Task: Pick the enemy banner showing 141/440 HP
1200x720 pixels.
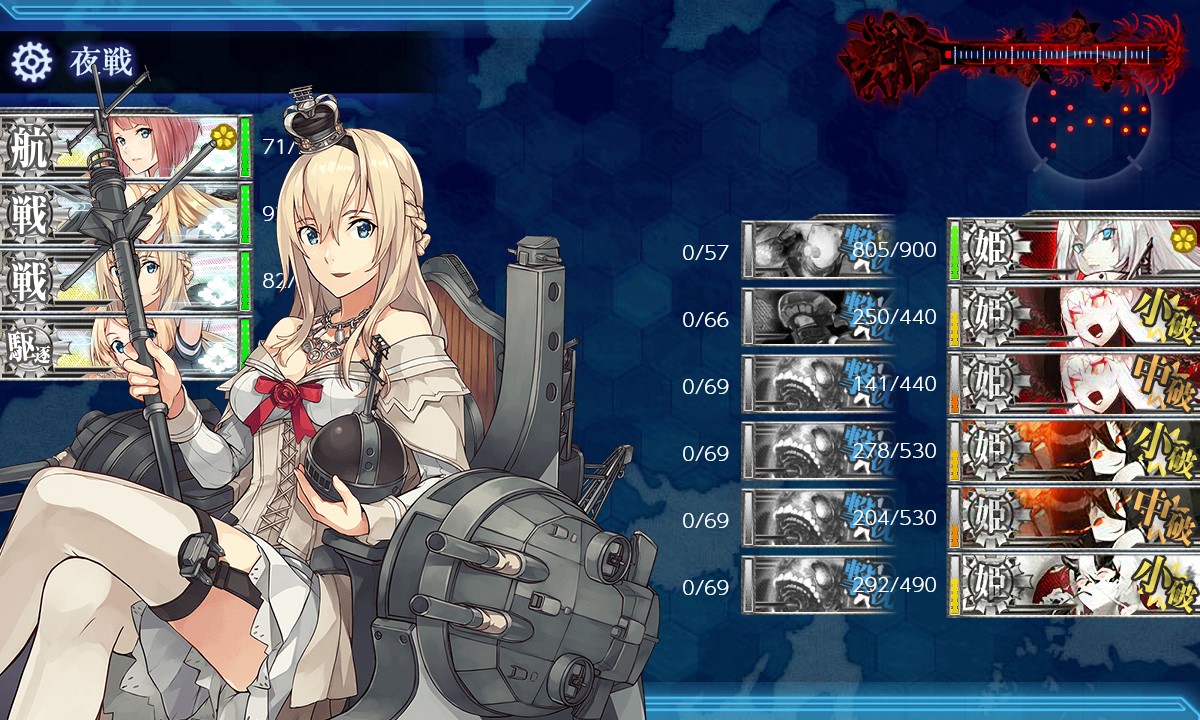Action: tap(1075, 384)
